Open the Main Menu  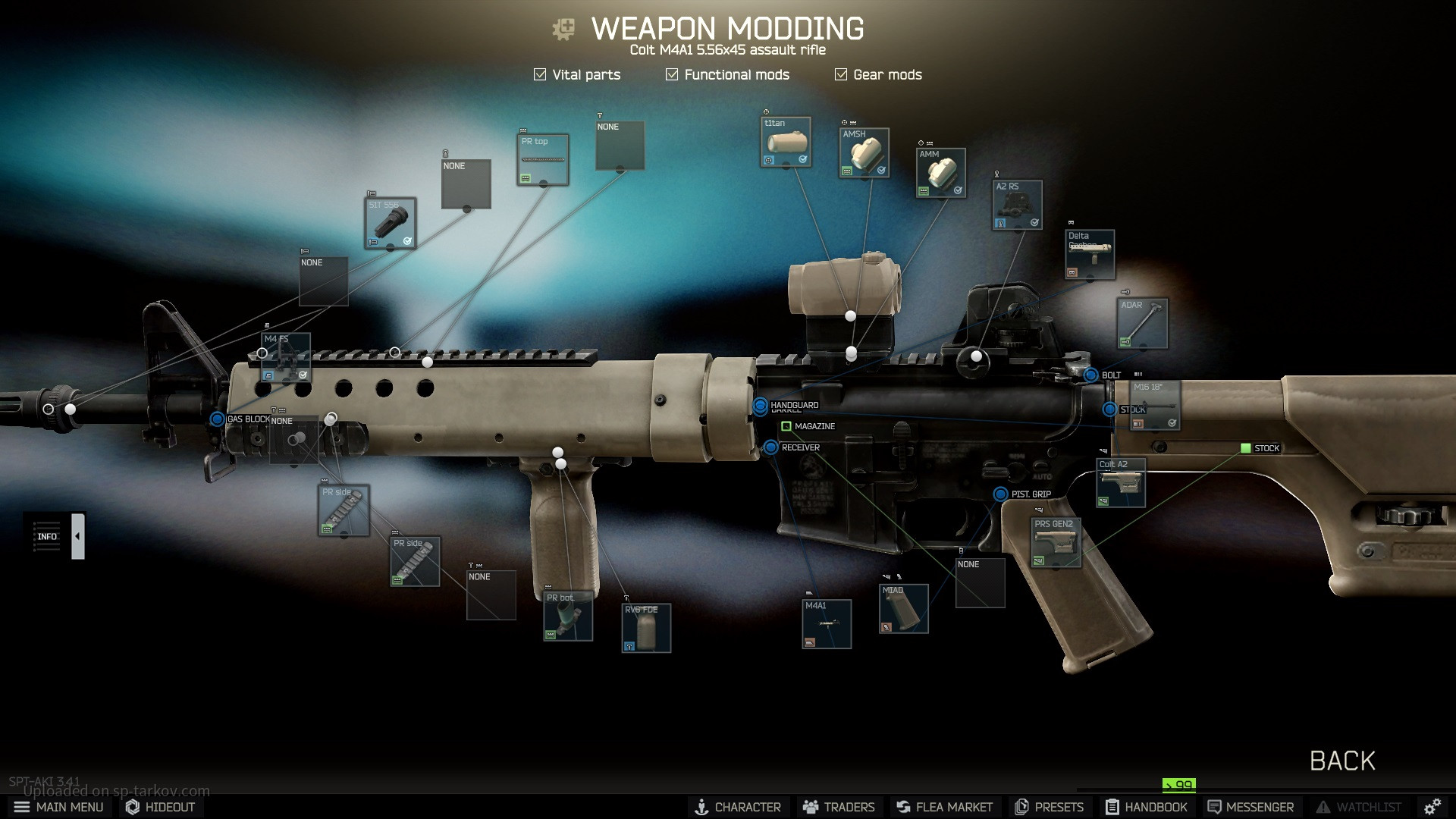(58, 807)
